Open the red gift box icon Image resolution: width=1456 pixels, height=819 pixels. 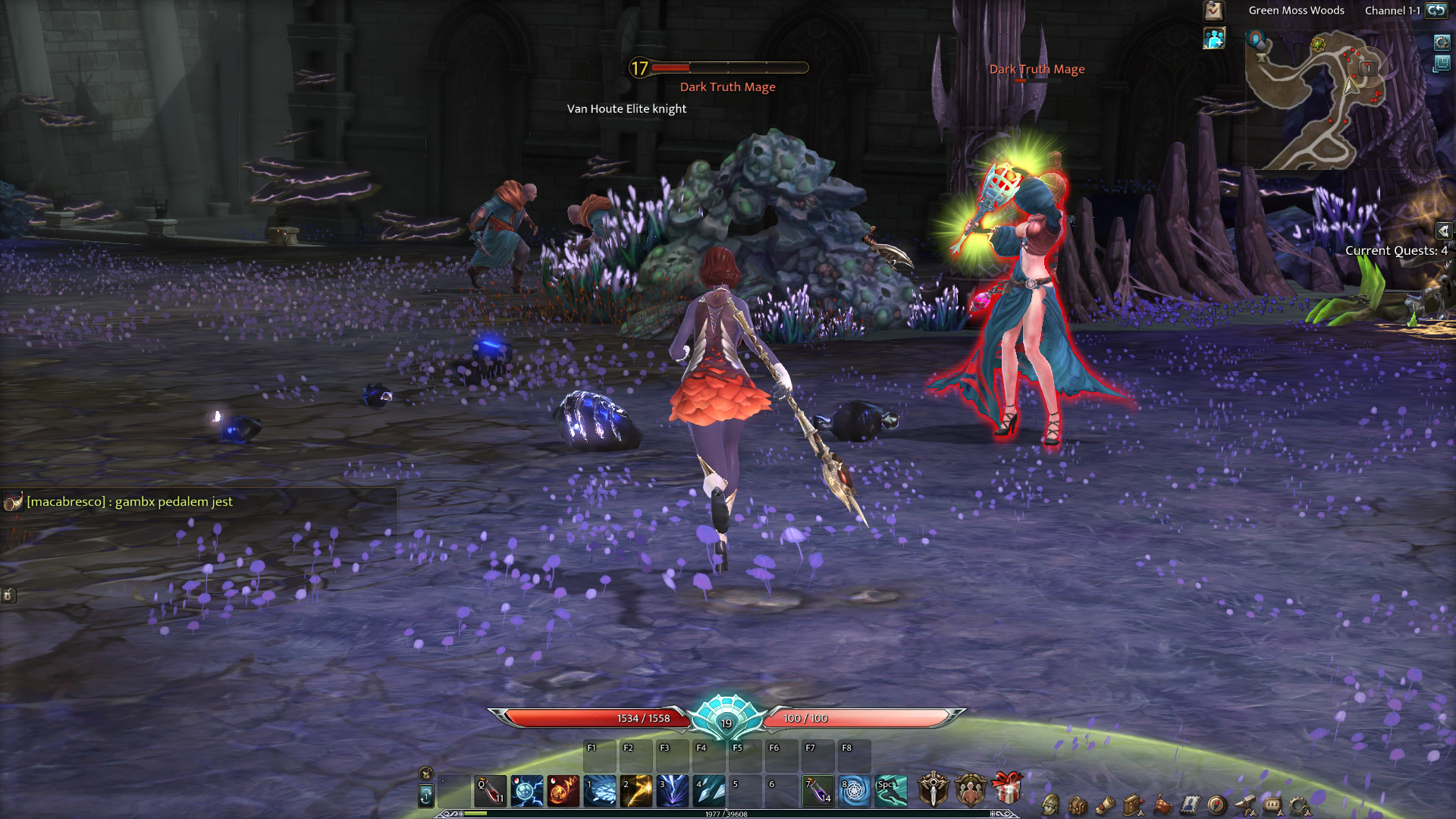[x=1007, y=789]
